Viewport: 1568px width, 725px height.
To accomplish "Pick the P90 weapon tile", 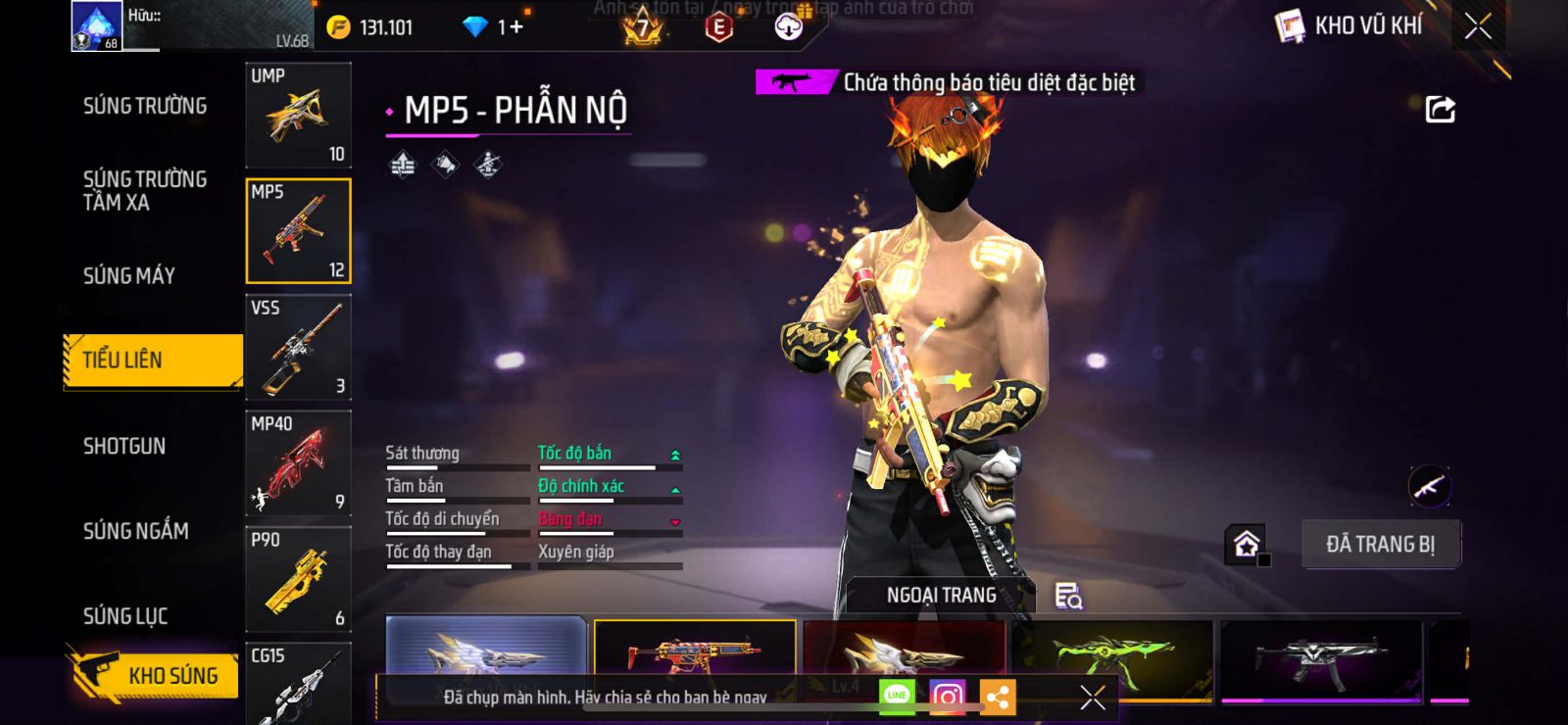I will 298,579.
